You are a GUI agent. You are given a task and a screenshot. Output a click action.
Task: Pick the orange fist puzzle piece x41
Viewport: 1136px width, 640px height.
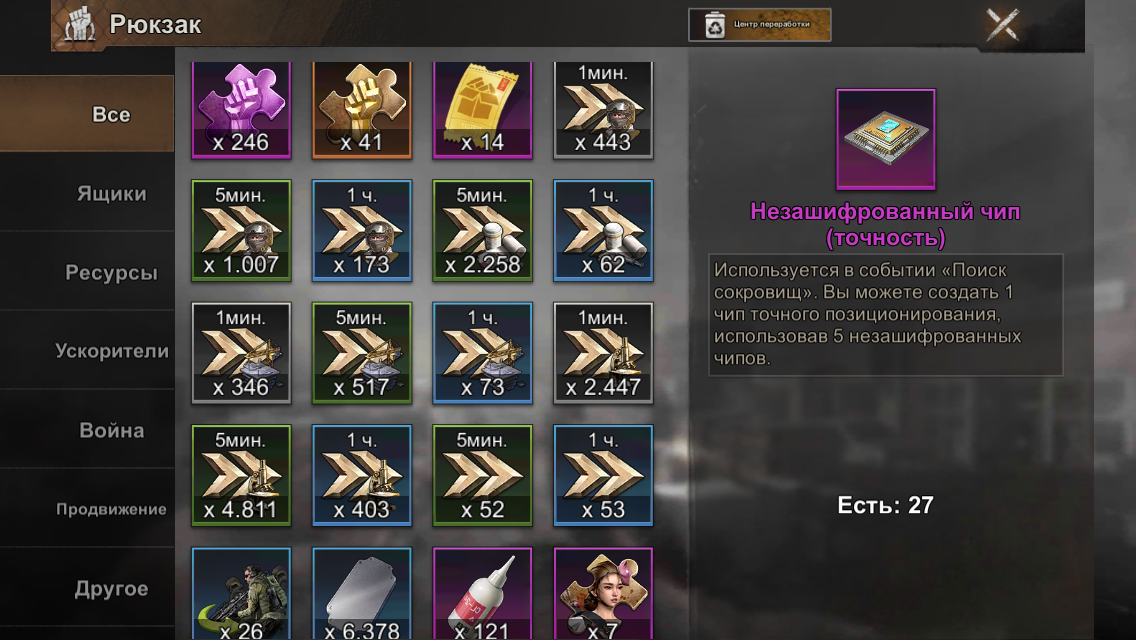[x=362, y=110]
